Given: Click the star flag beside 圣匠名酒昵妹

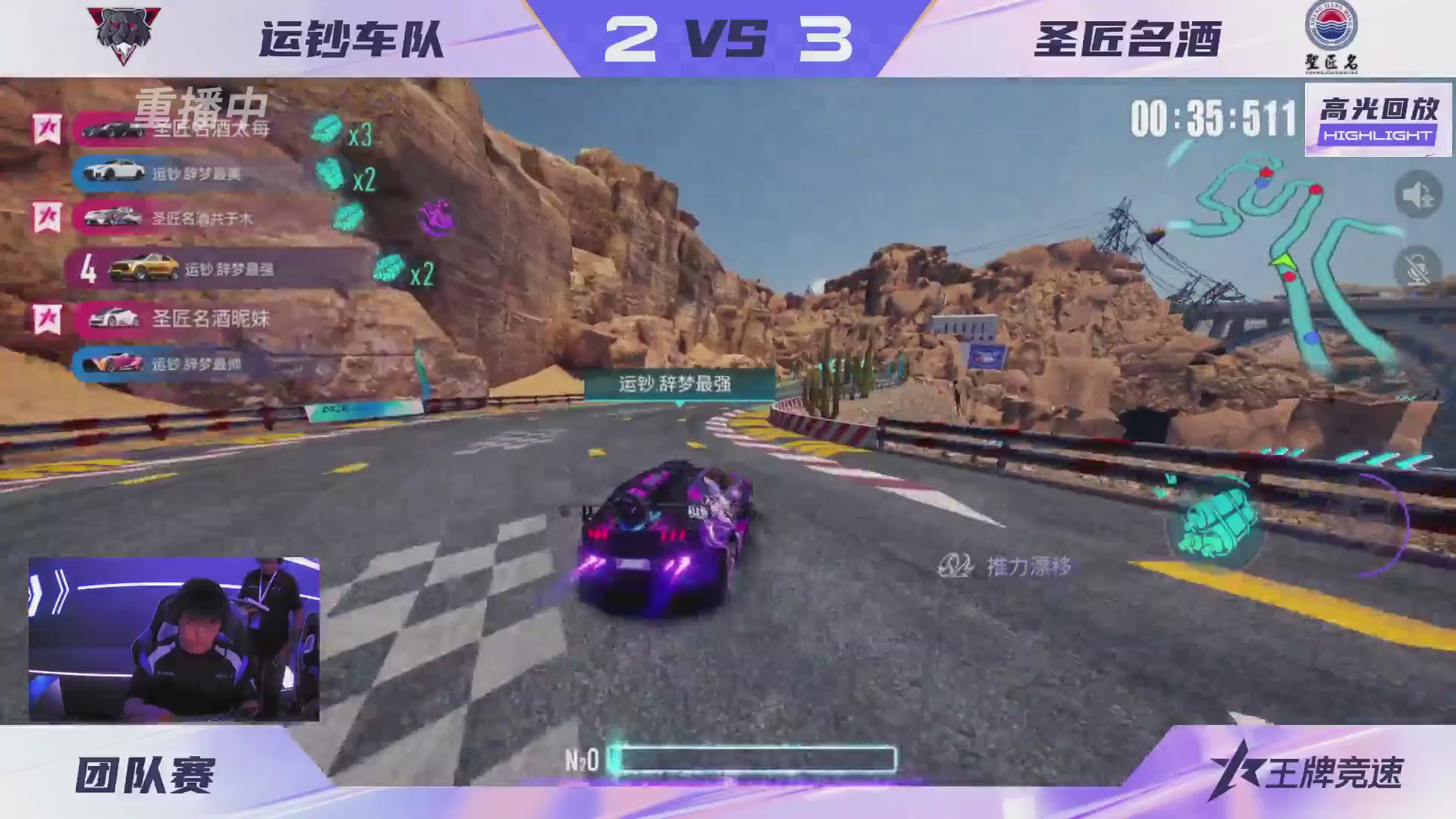Looking at the screenshot, I should (47, 319).
